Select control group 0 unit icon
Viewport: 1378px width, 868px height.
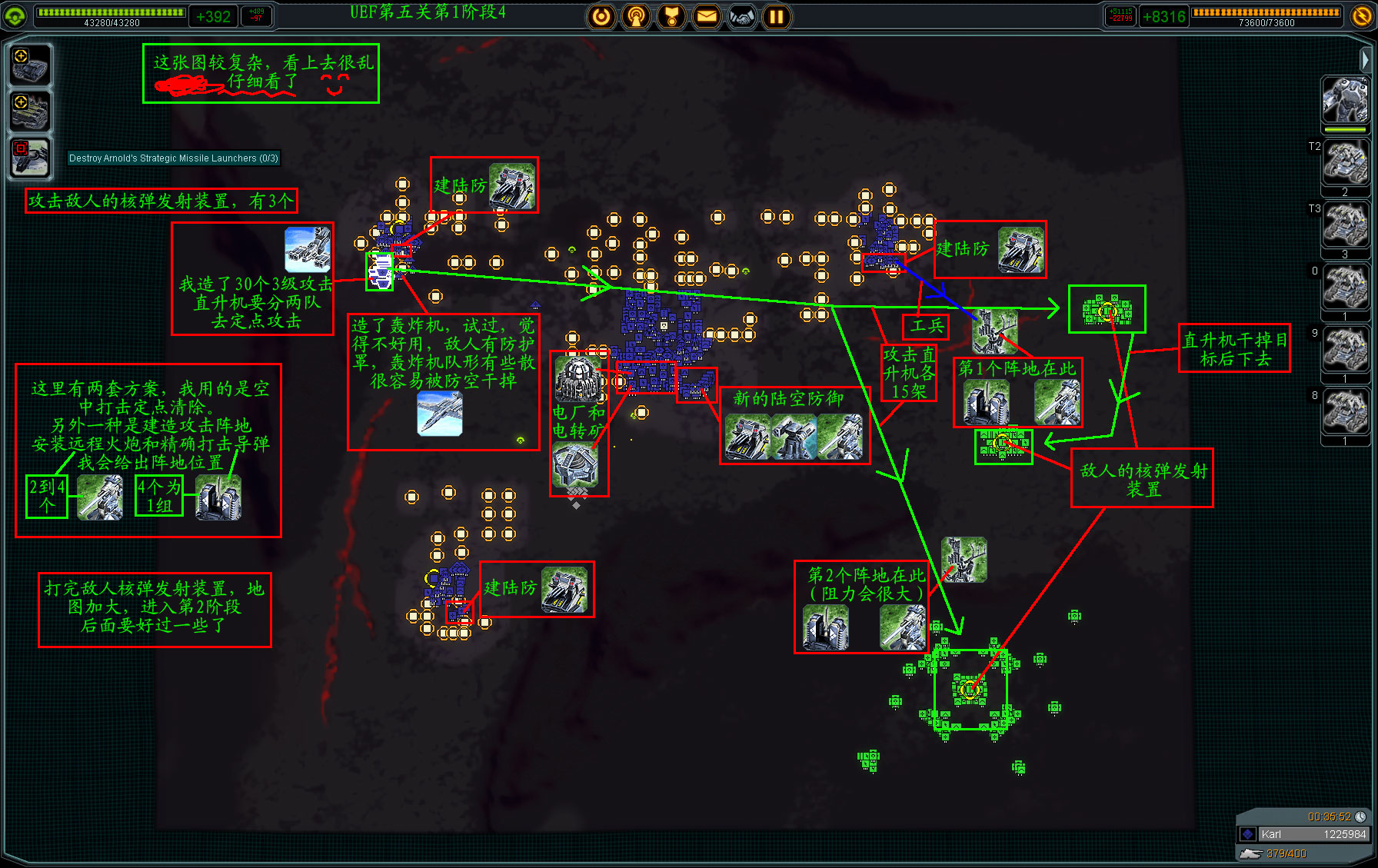click(x=1344, y=288)
